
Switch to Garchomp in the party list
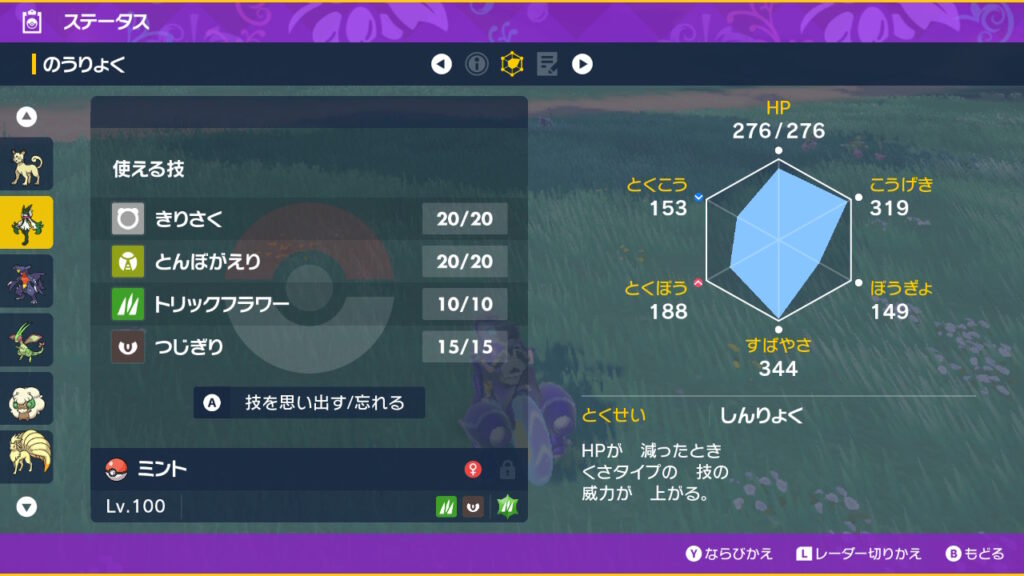(26, 281)
